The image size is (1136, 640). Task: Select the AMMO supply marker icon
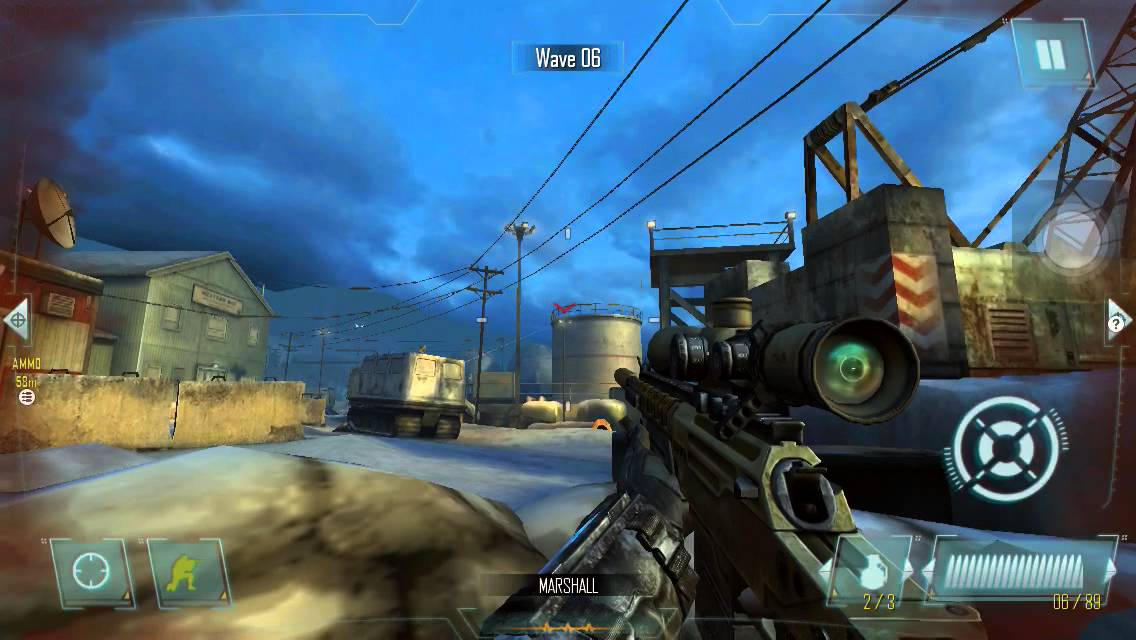pos(27,397)
